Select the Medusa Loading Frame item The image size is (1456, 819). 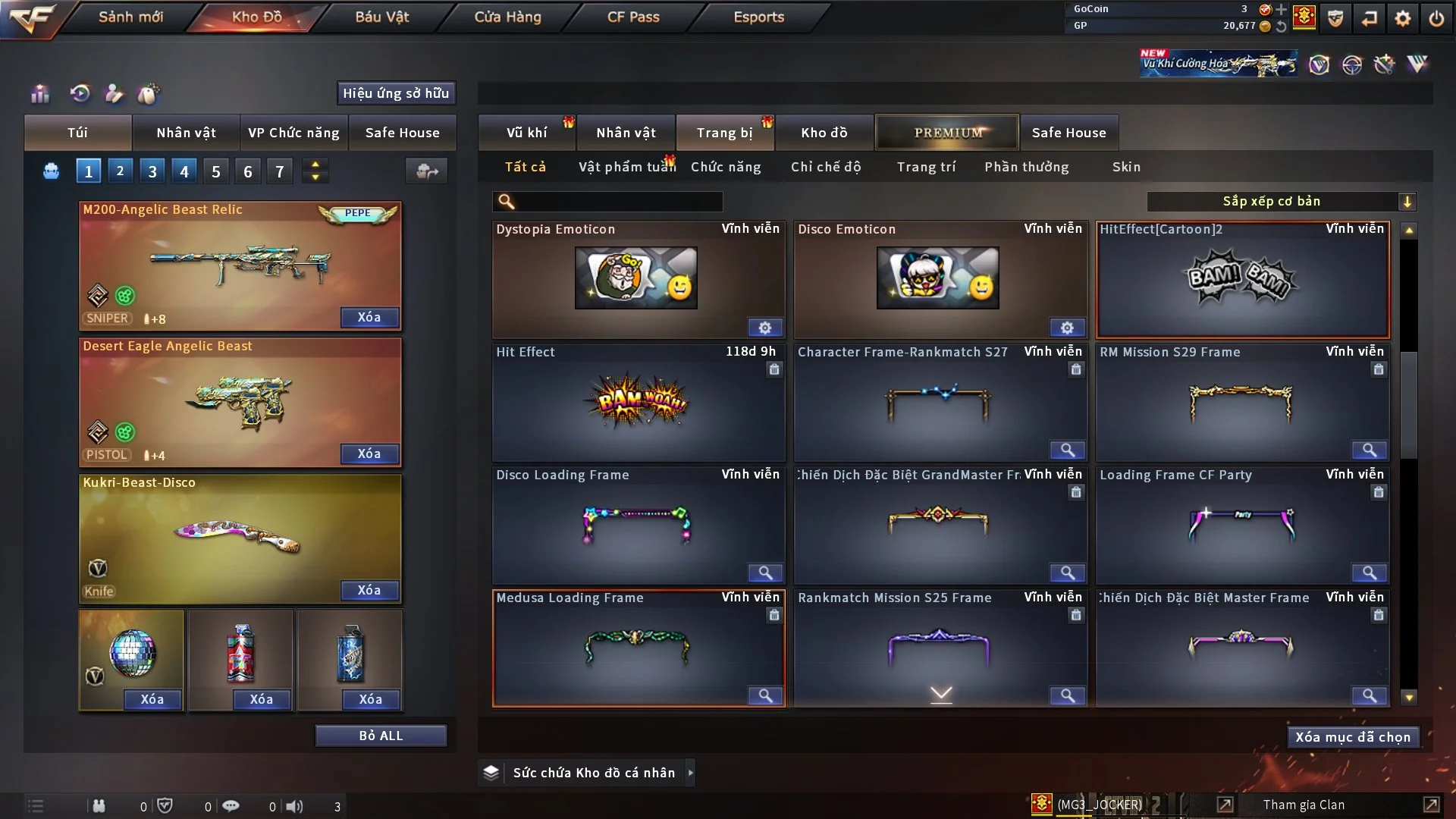[x=637, y=648]
